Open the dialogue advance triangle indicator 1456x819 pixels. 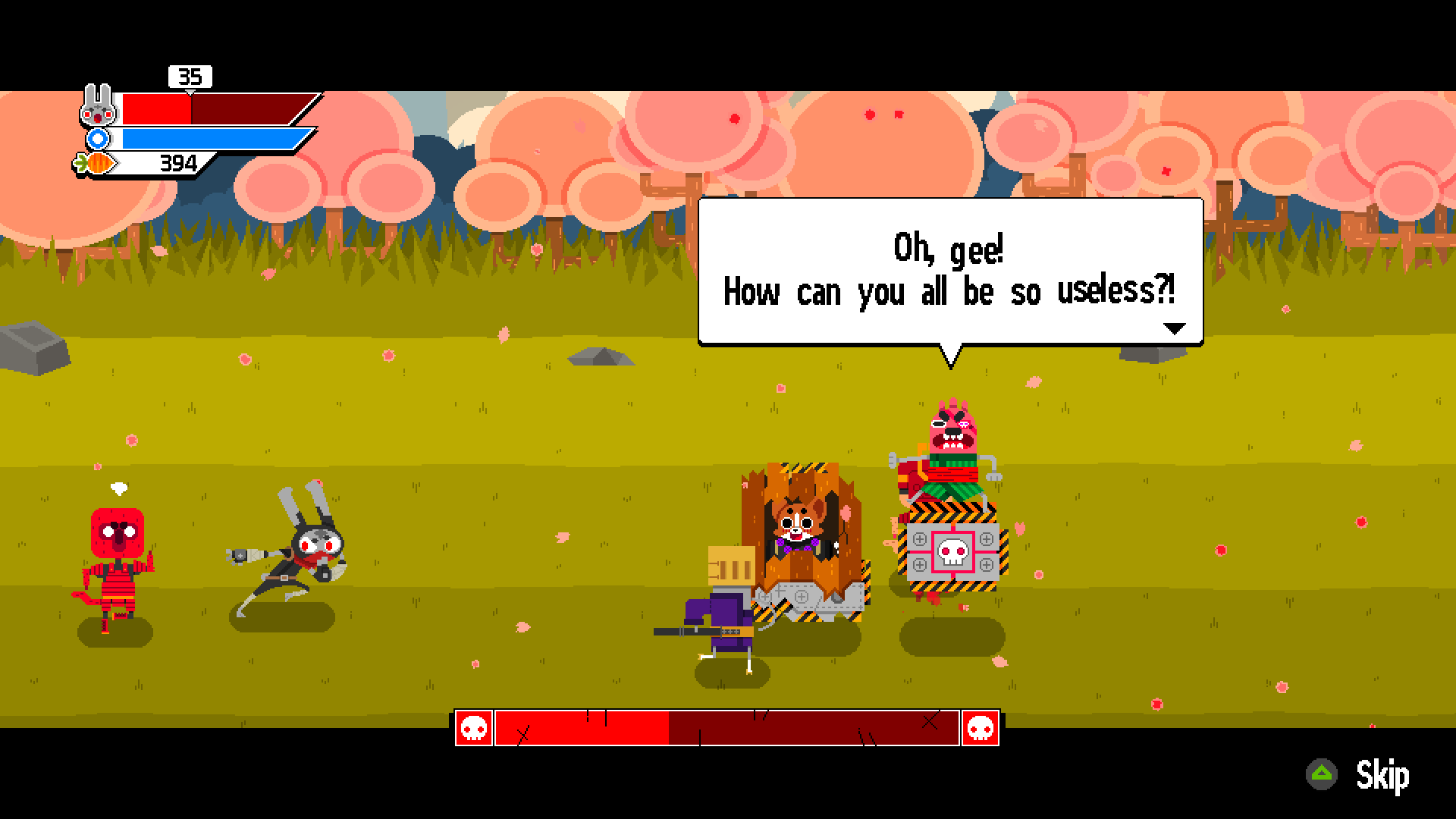point(1175,328)
